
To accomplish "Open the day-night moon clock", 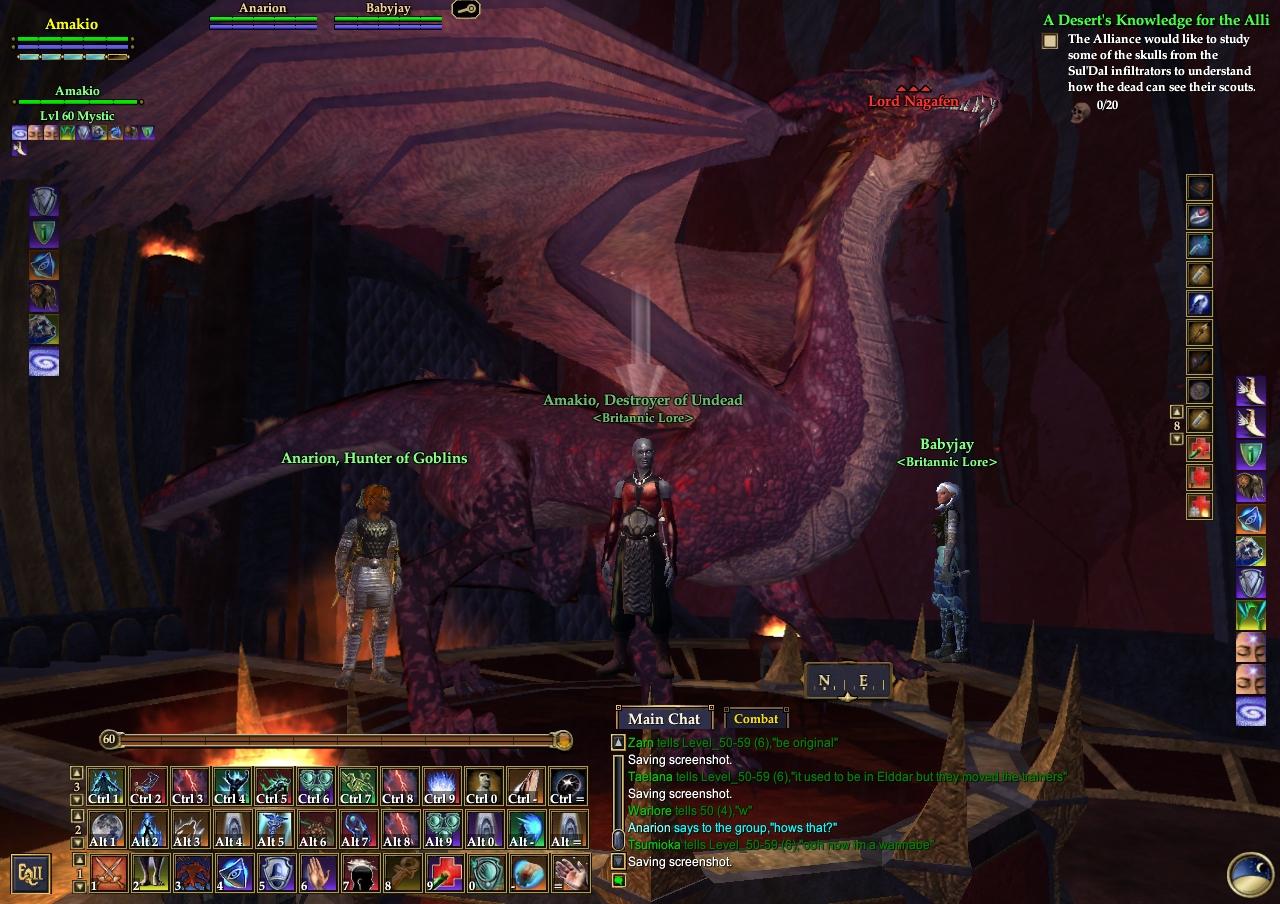I will (1249, 873).
